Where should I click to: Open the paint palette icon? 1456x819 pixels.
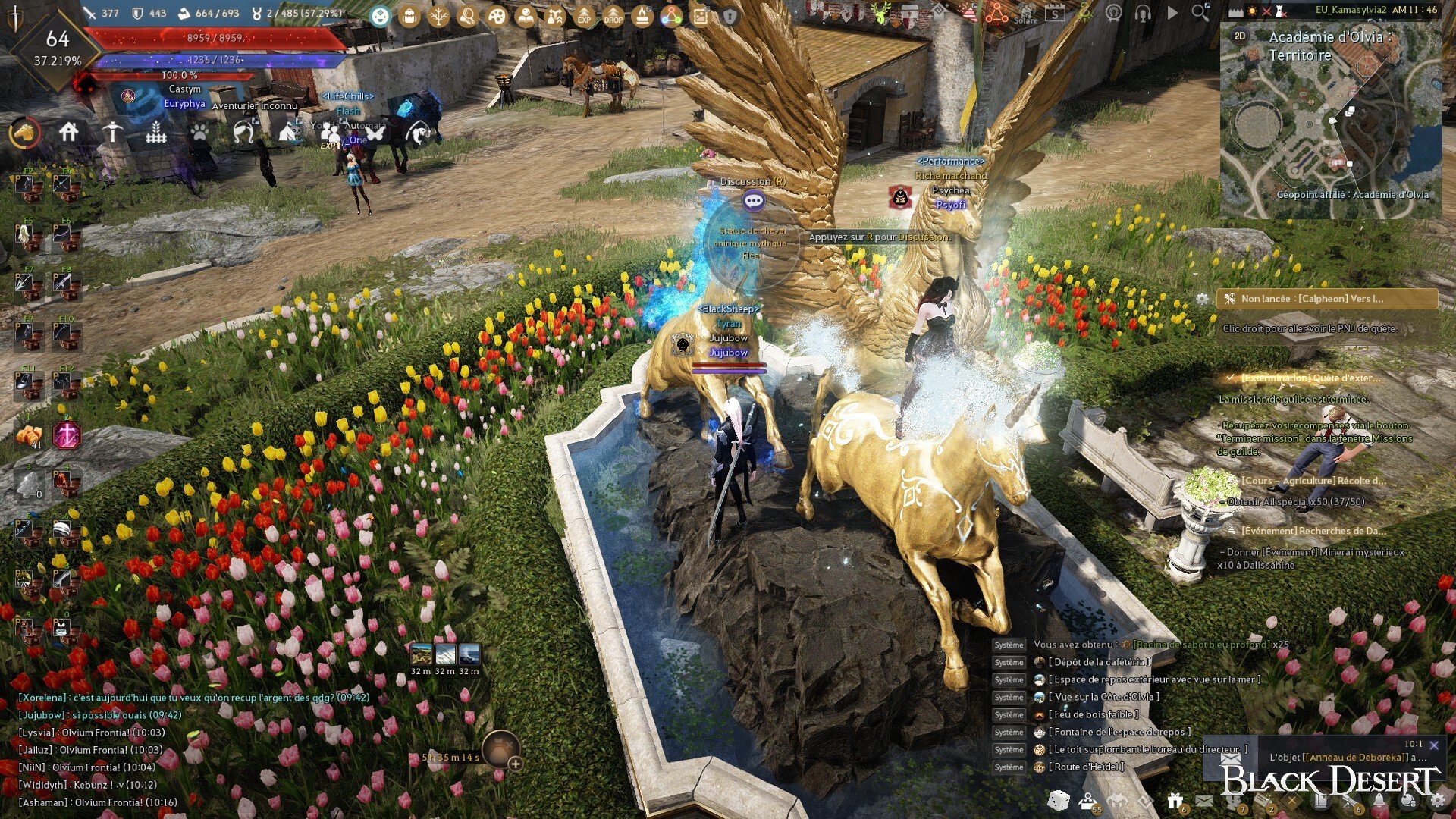click(497, 16)
